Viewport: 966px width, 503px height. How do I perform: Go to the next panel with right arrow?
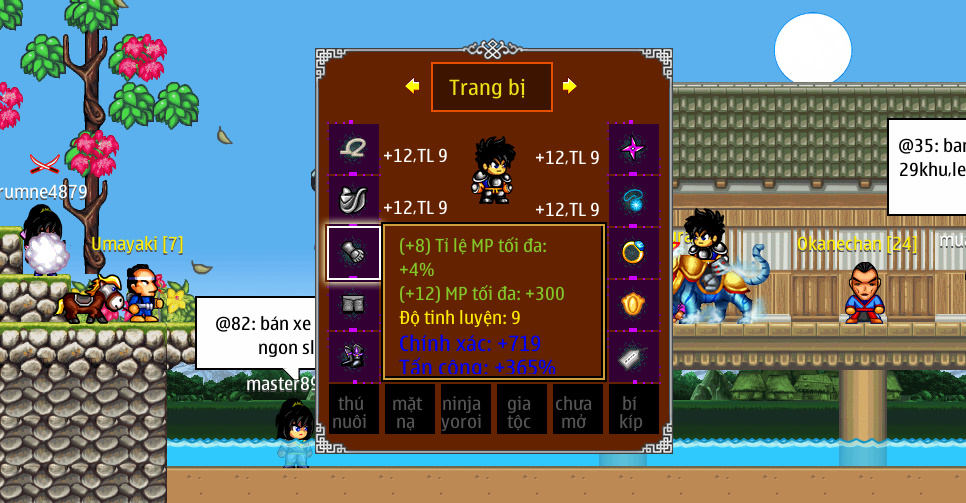(570, 87)
